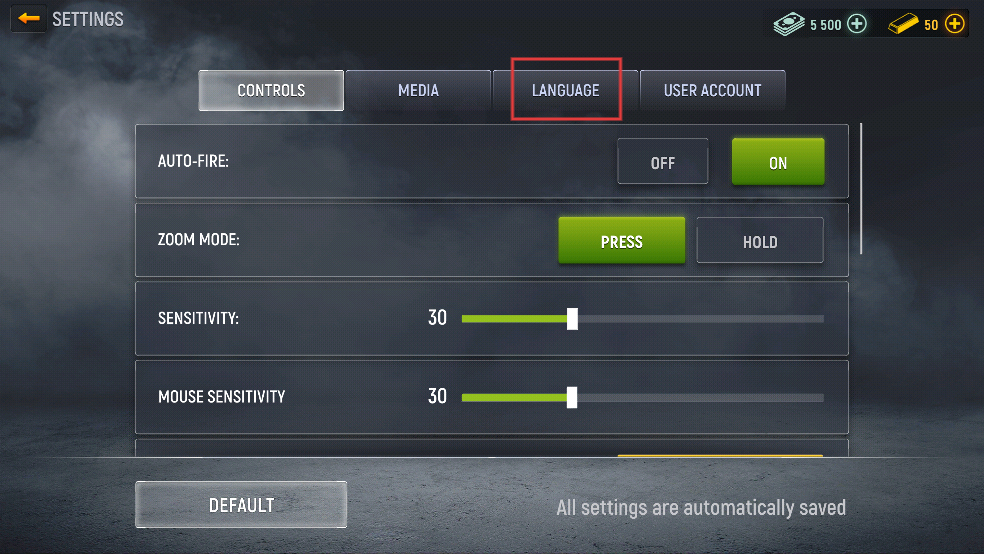Viewport: 984px width, 554px height.
Task: Switch to the Controls tab
Action: (x=271, y=90)
